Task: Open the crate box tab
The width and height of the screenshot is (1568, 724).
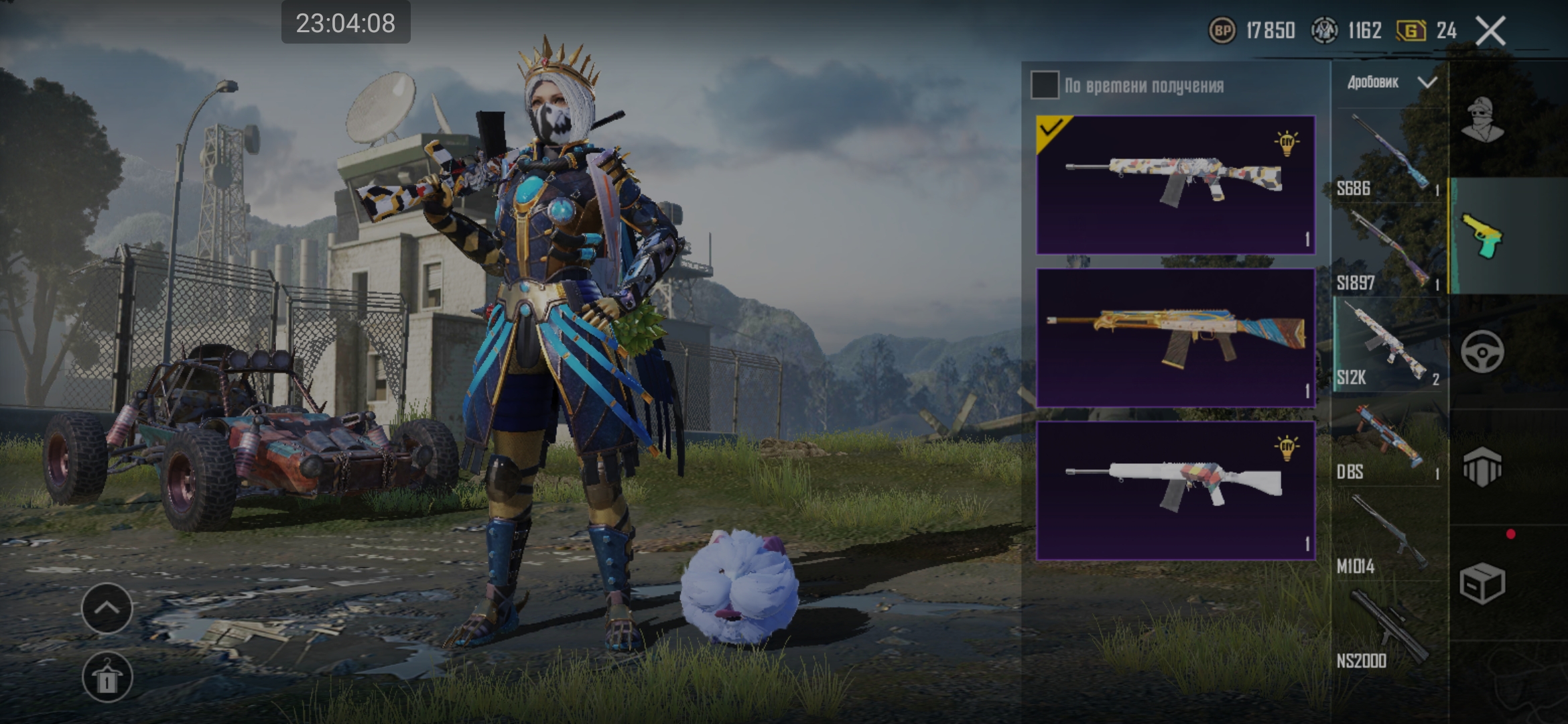Action: click(x=1482, y=583)
